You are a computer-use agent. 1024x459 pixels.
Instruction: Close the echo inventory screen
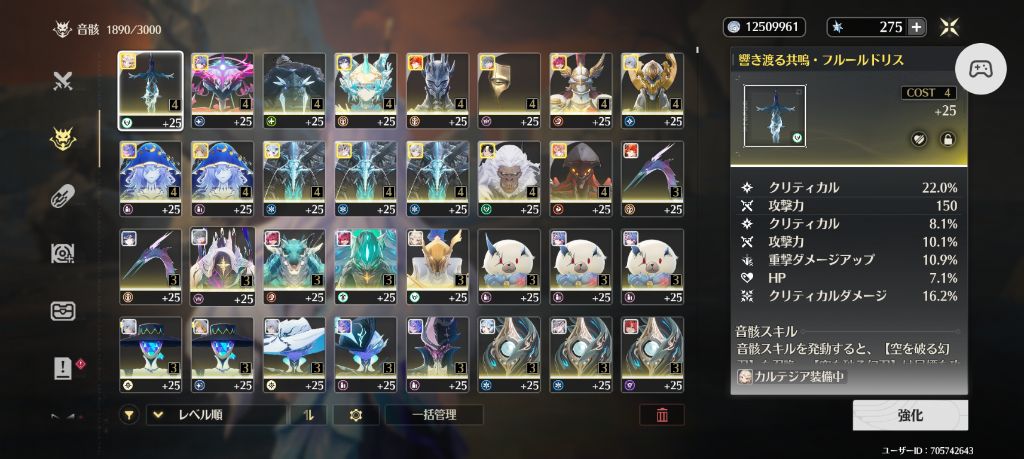952,27
